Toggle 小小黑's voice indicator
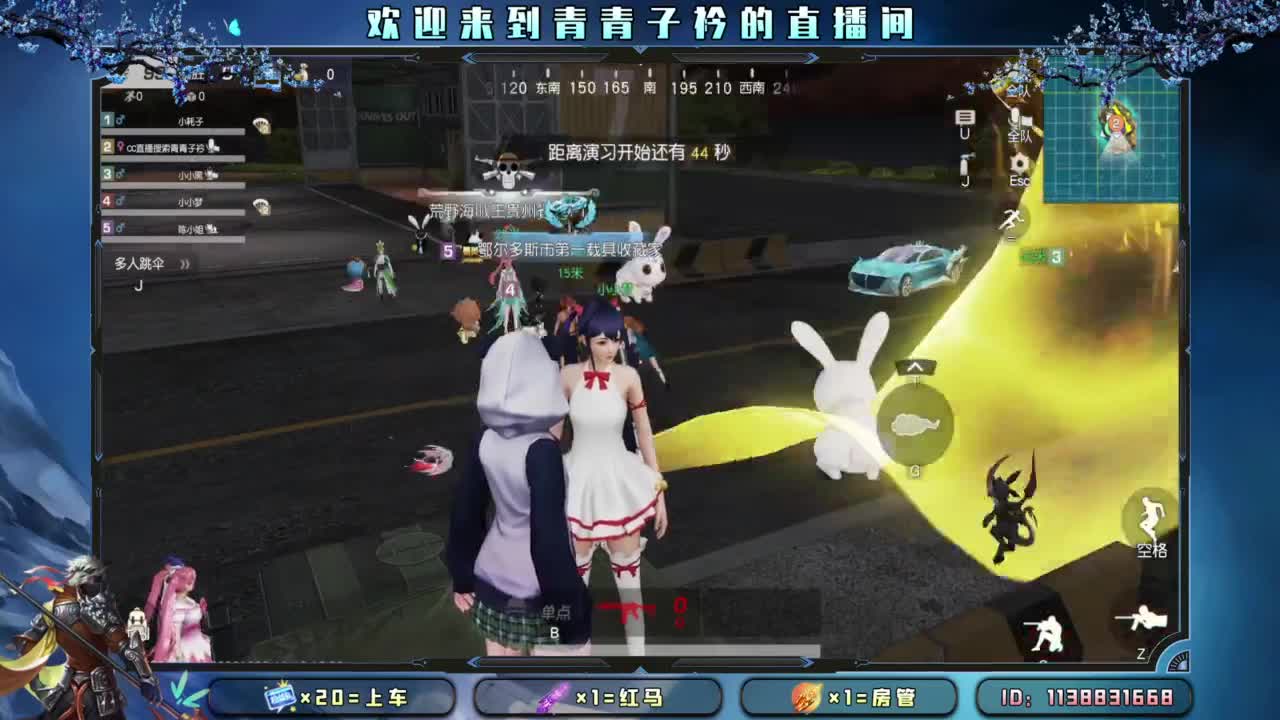The width and height of the screenshot is (1280, 720). point(210,174)
